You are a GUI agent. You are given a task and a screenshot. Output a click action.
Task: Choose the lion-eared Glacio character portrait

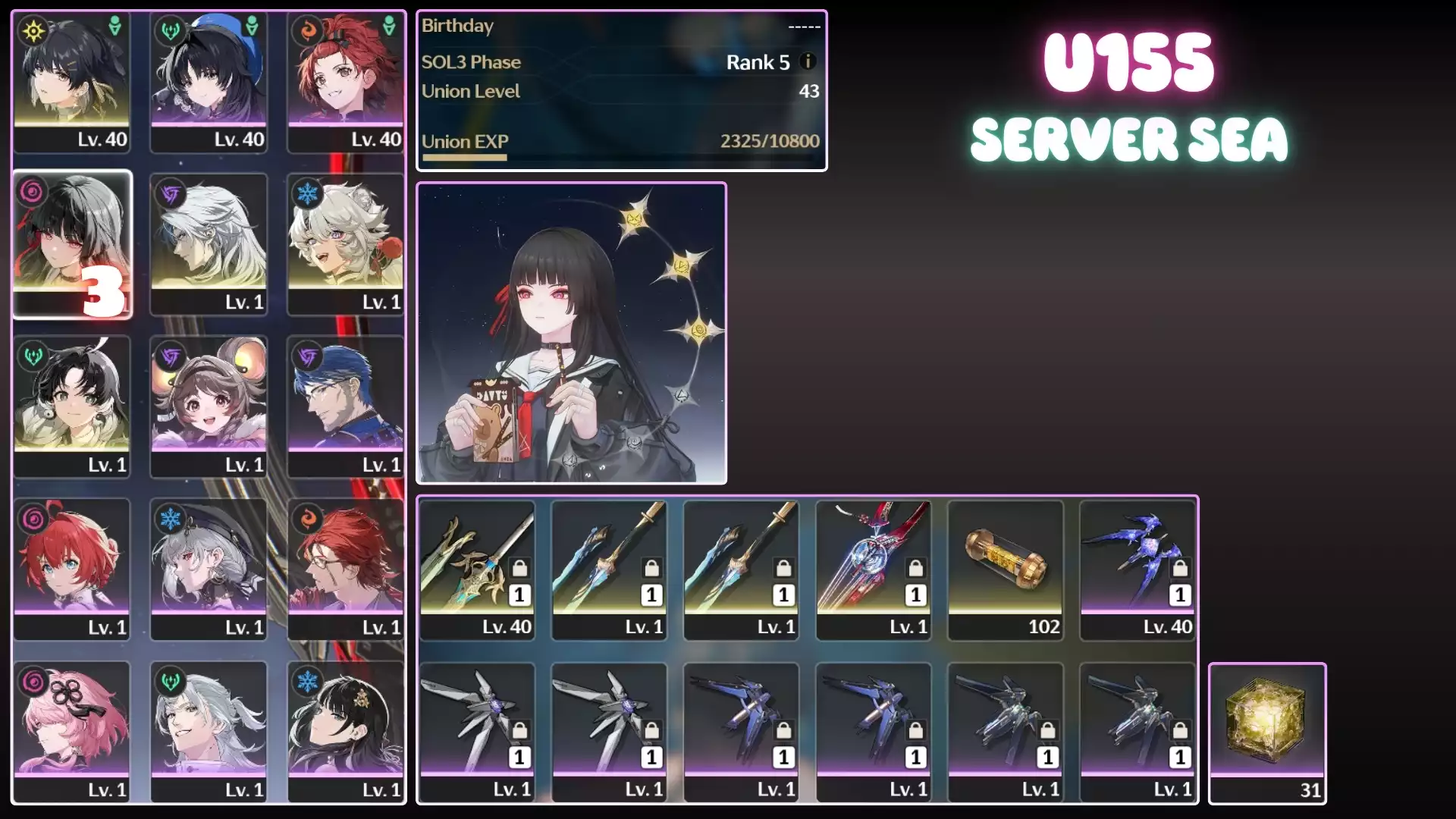[346, 244]
